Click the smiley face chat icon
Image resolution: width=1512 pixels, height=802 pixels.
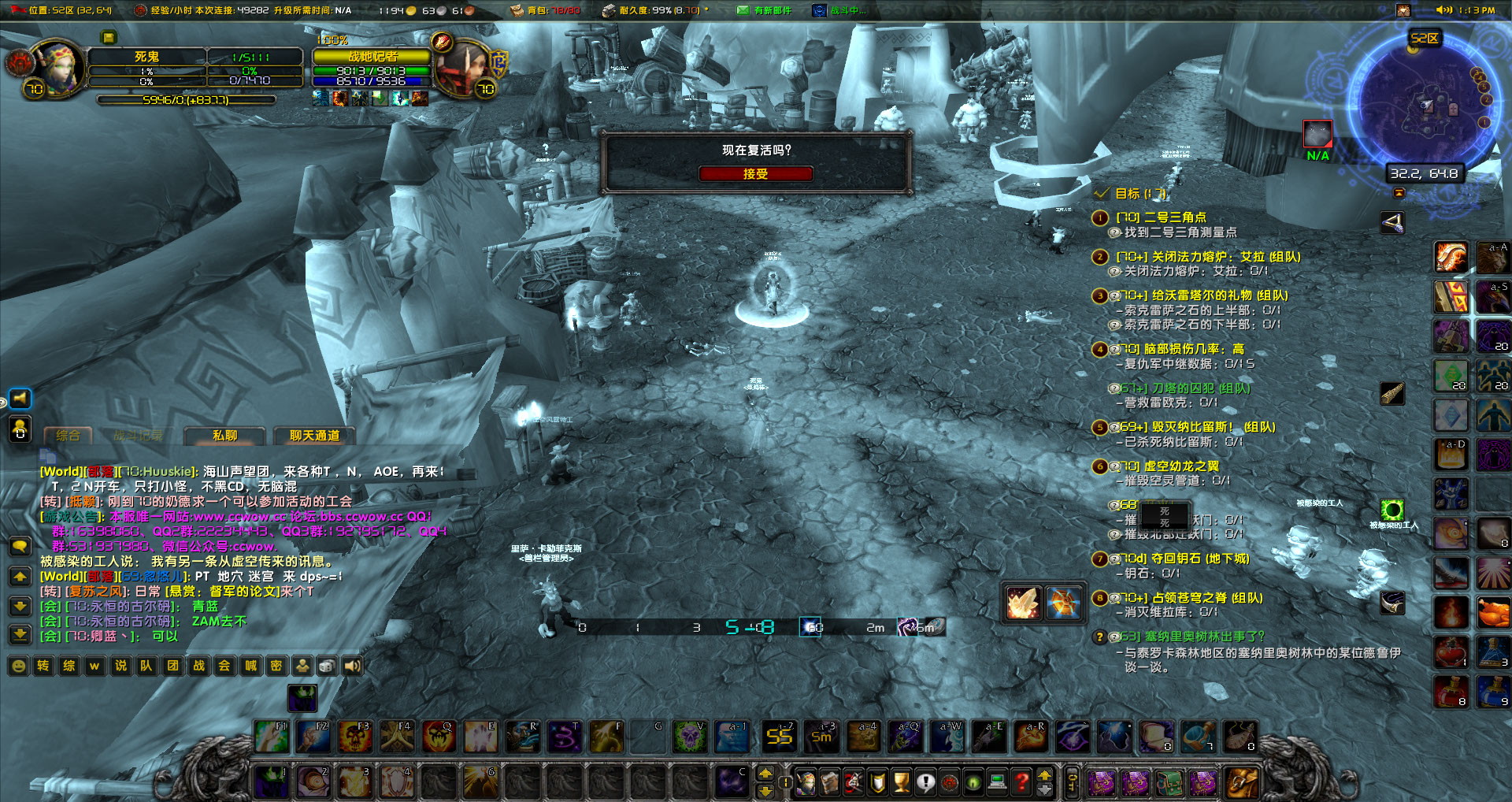tap(17, 666)
